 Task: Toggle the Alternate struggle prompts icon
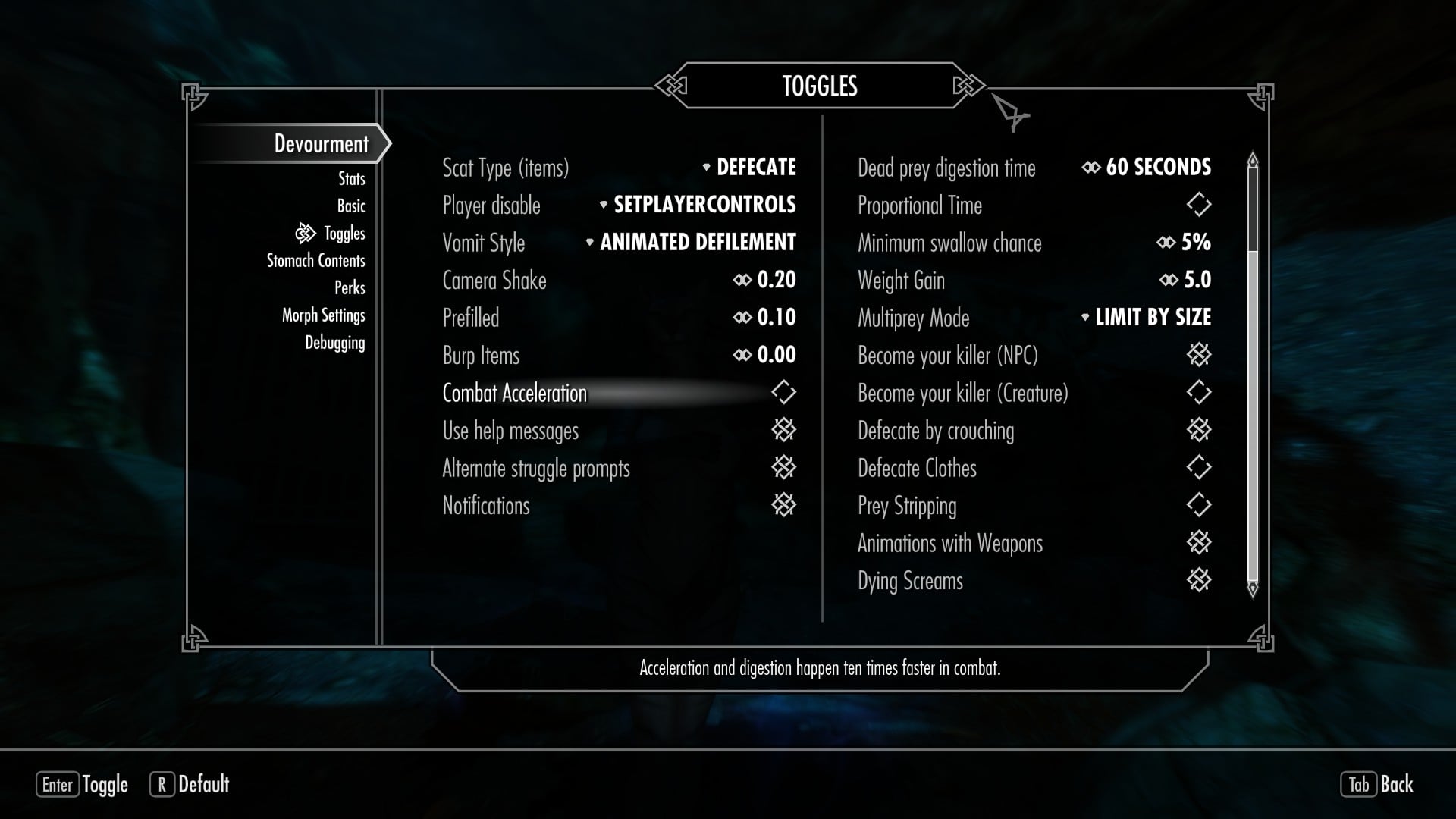point(783,468)
